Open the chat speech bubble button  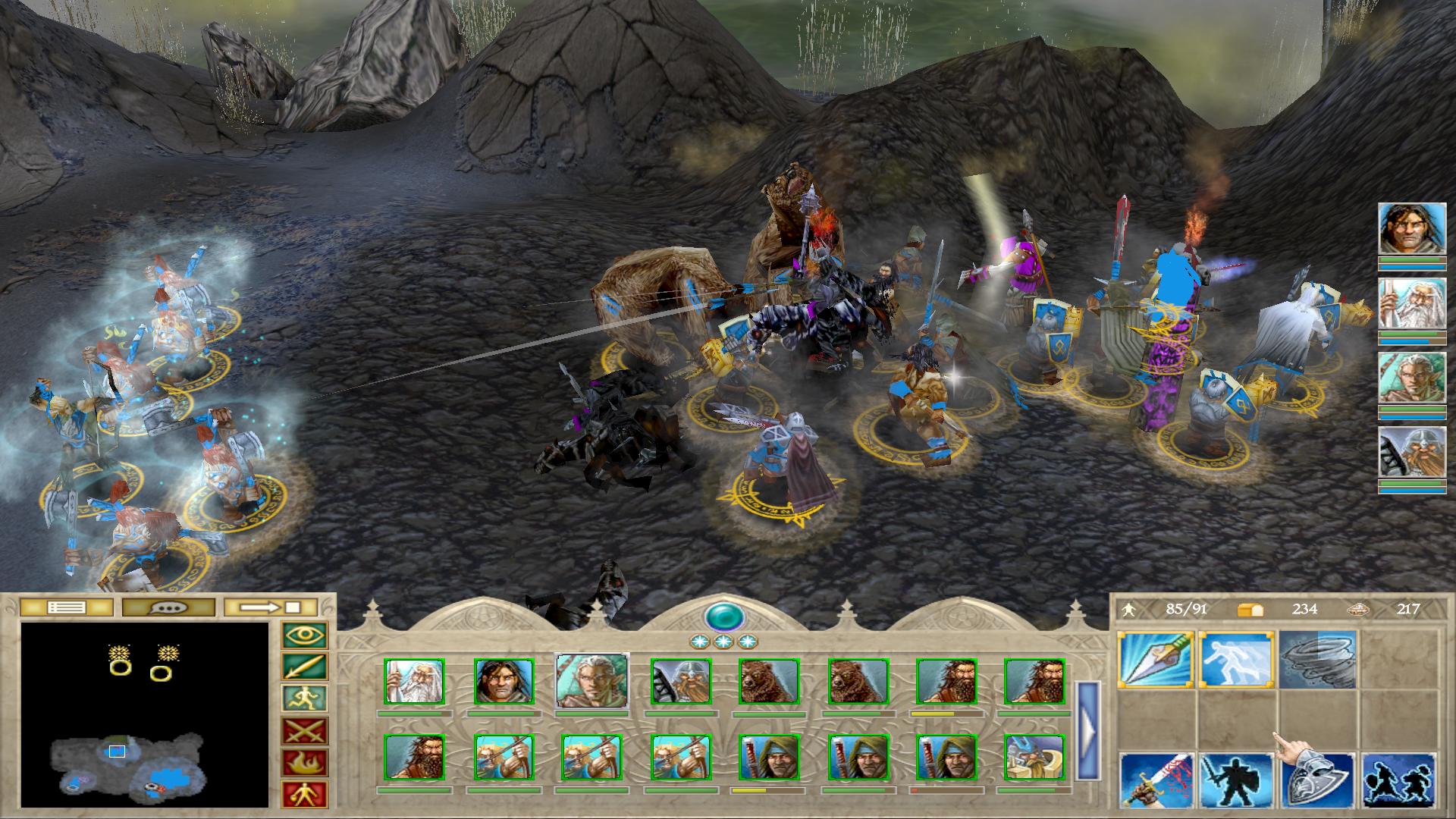[x=168, y=607]
